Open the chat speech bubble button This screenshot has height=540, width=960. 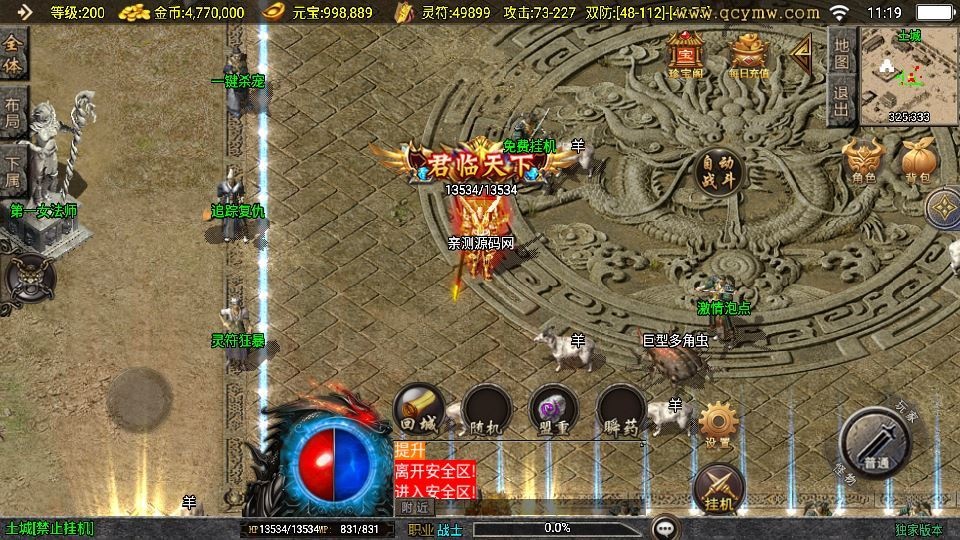click(665, 527)
